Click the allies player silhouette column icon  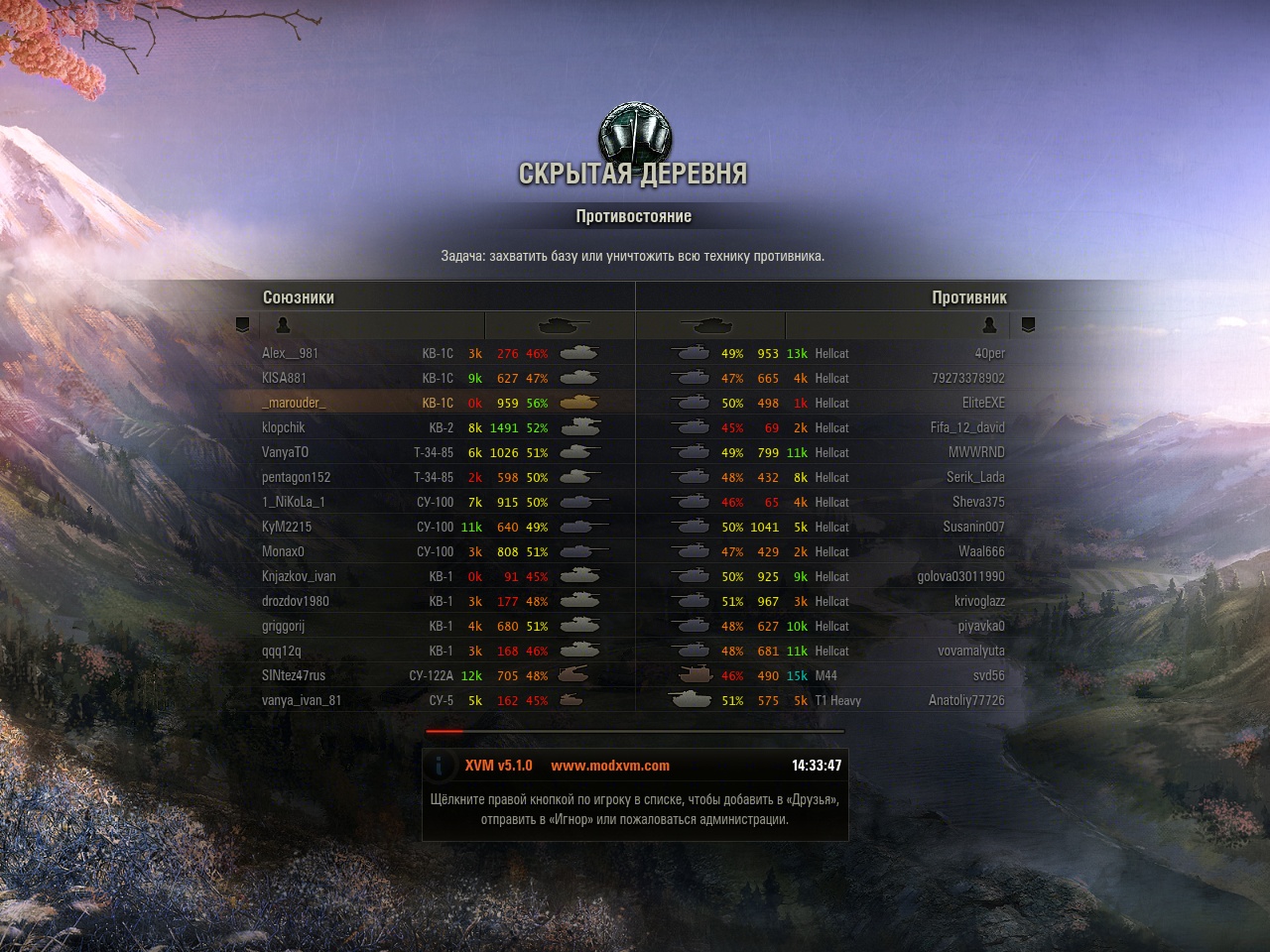pos(283,325)
